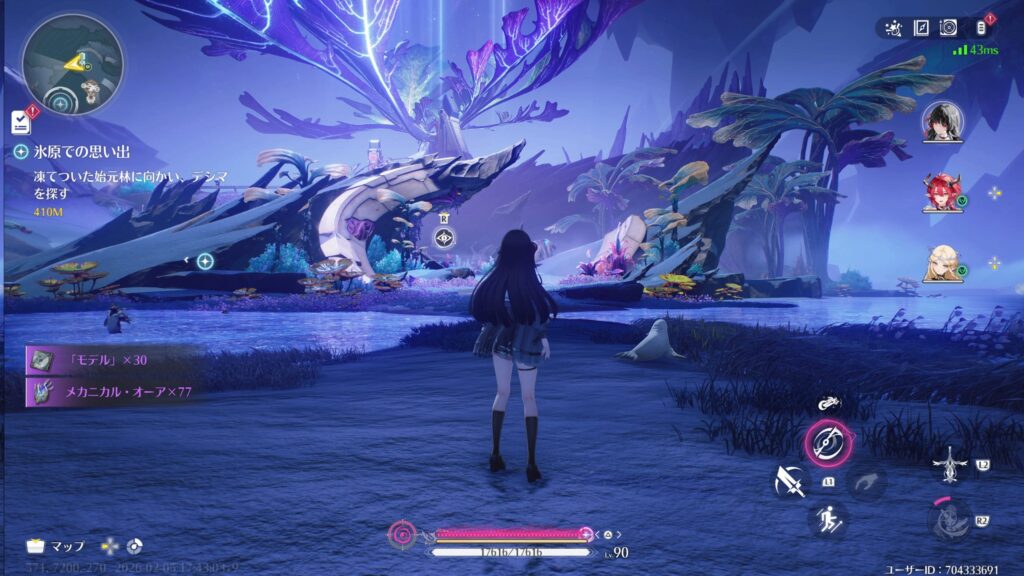Activate the greyed-out hand grab skill
The image size is (1024, 576).
coord(866,482)
